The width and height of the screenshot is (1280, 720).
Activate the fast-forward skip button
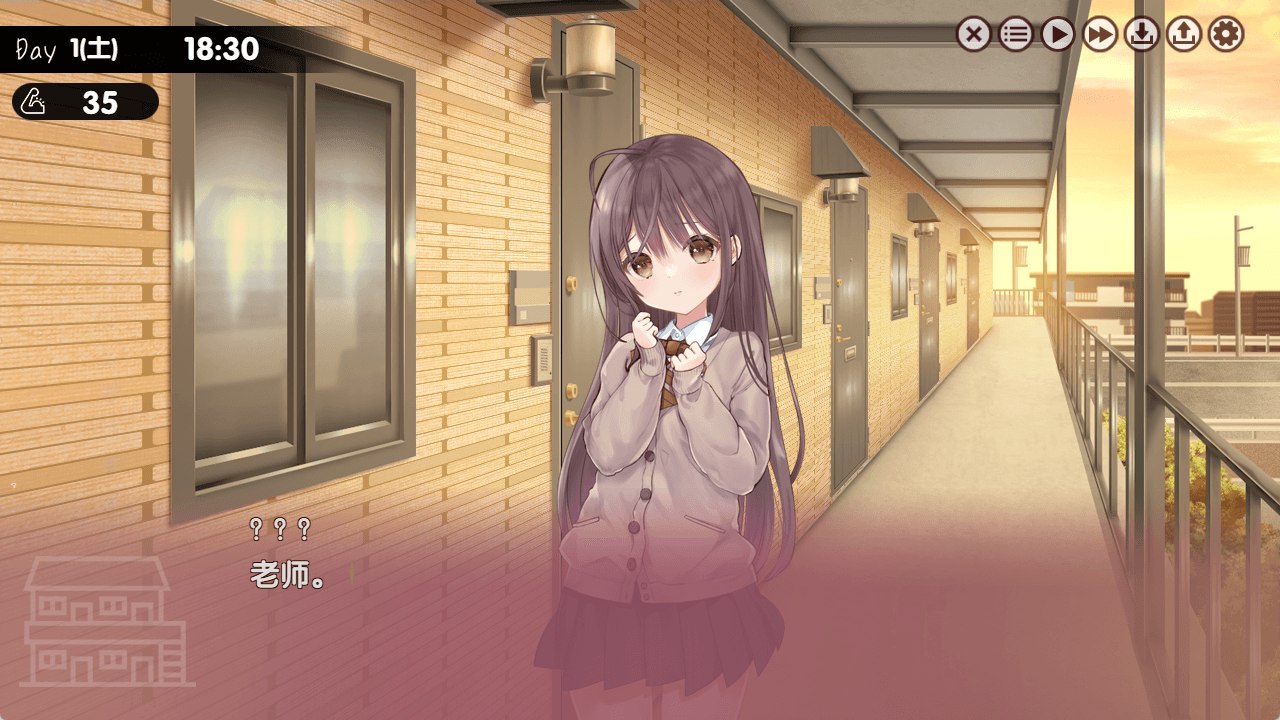click(x=1100, y=35)
